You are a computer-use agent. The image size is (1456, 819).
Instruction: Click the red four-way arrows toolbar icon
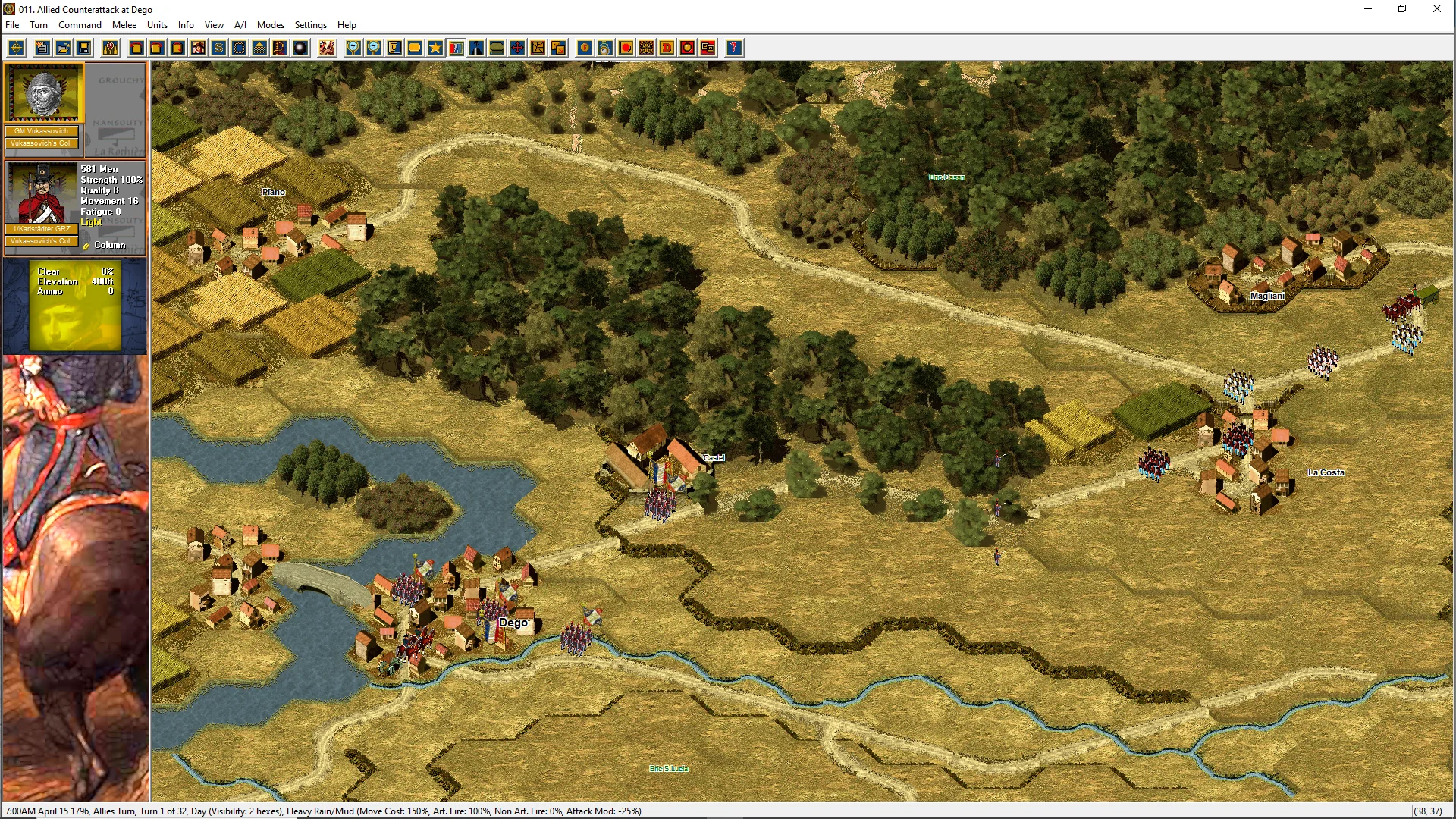(517, 49)
